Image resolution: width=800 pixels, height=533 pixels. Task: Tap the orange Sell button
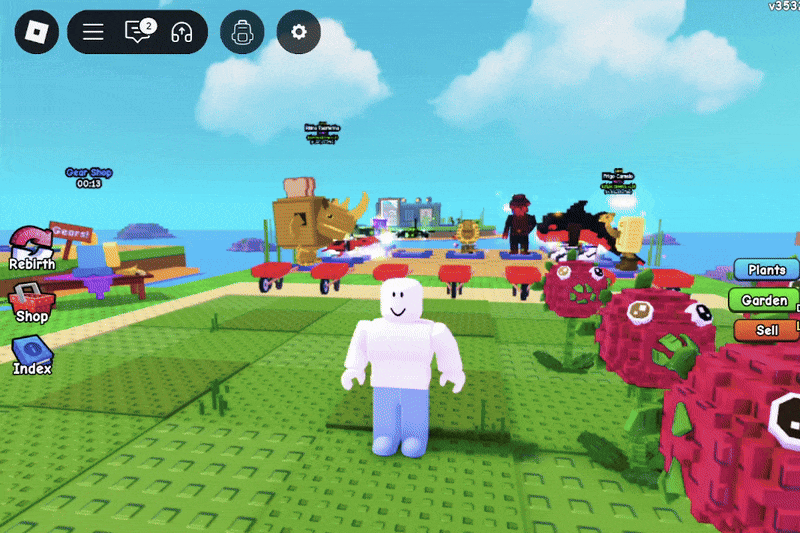pos(767,330)
